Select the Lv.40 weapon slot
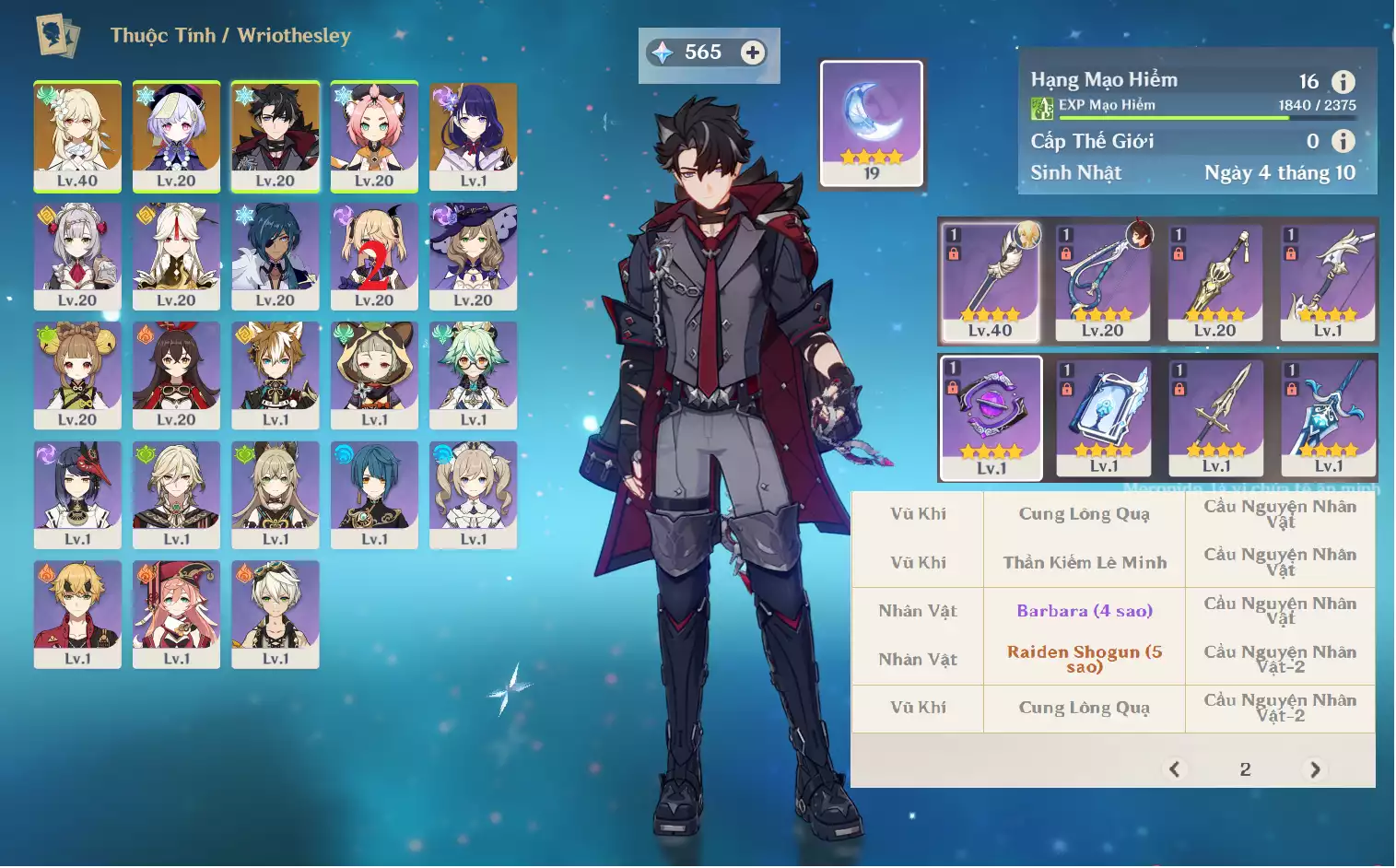The width and height of the screenshot is (1396, 868). click(x=991, y=282)
